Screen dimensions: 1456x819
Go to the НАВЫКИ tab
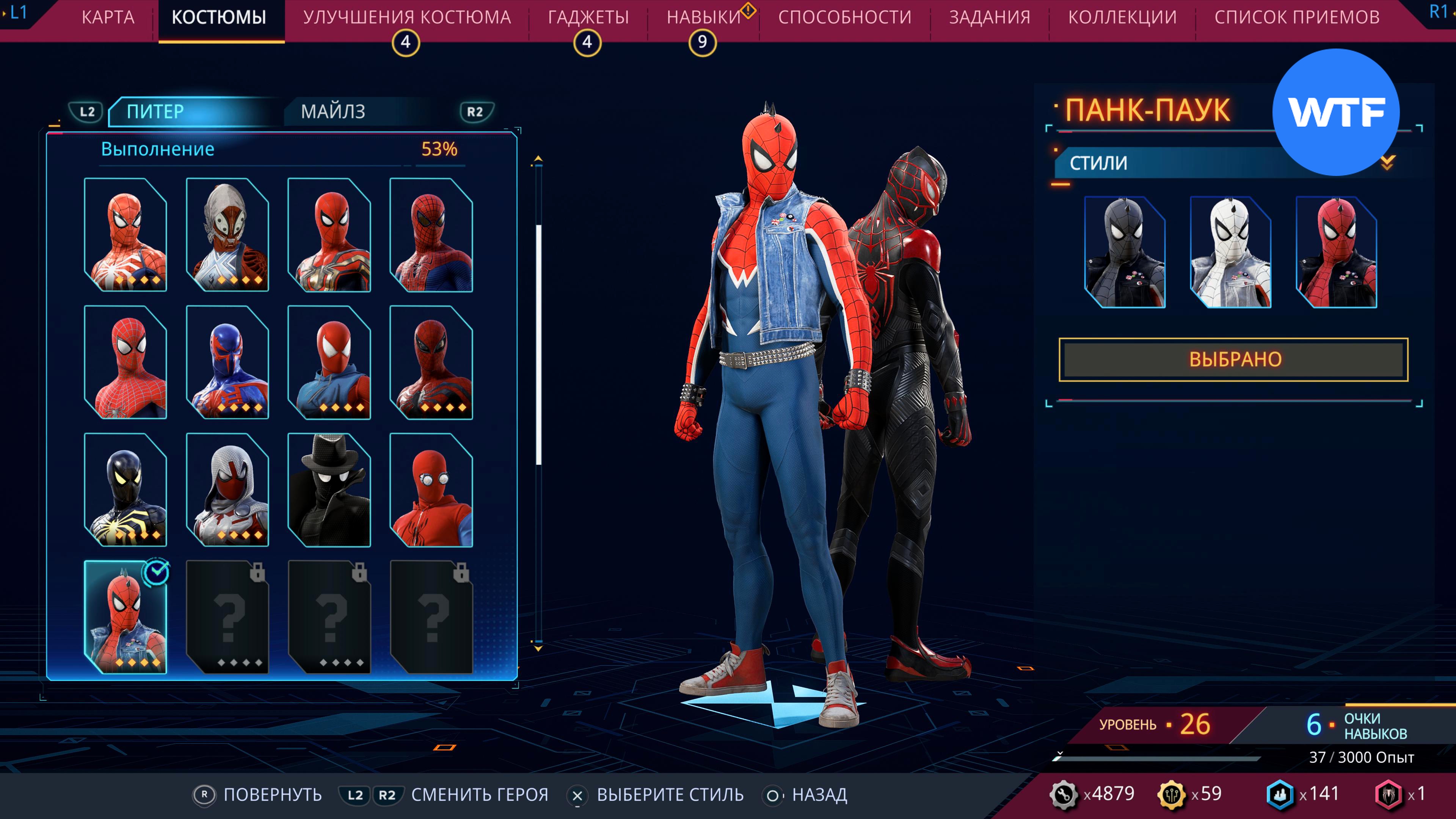704,17
